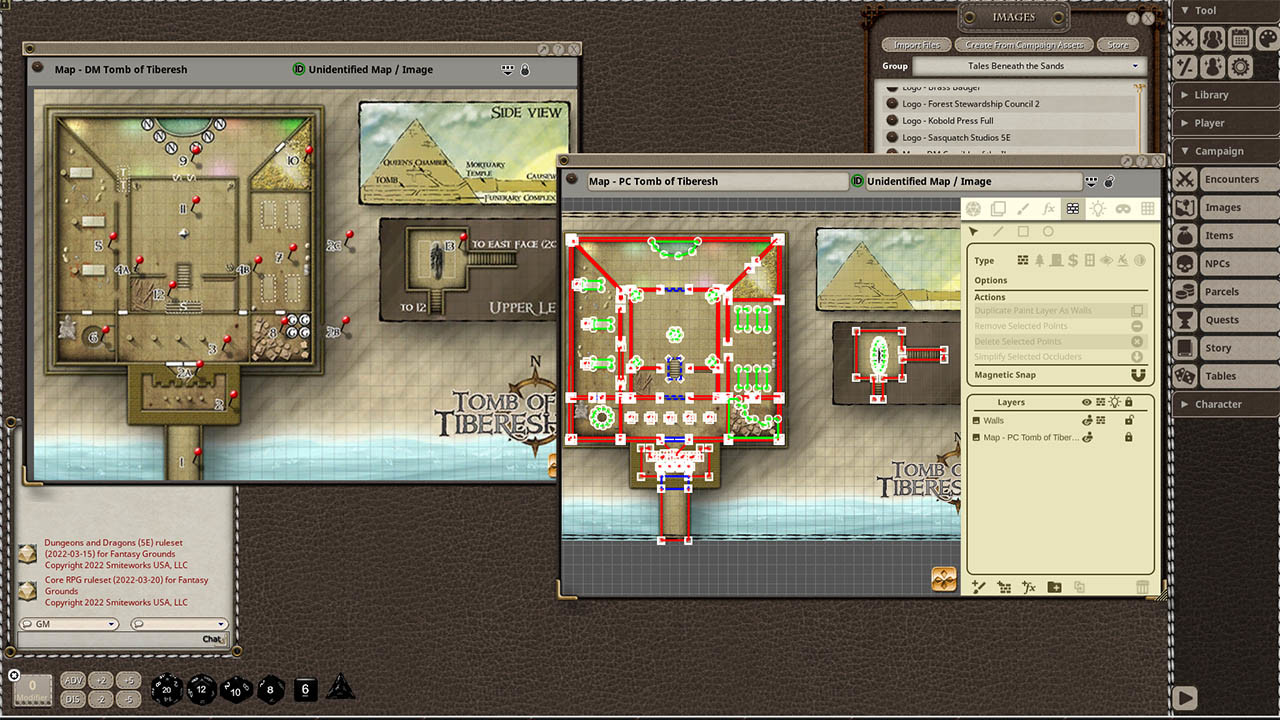This screenshot has height=720, width=1280.
Task: Select the circle wall drawing tool
Action: tap(1047, 231)
